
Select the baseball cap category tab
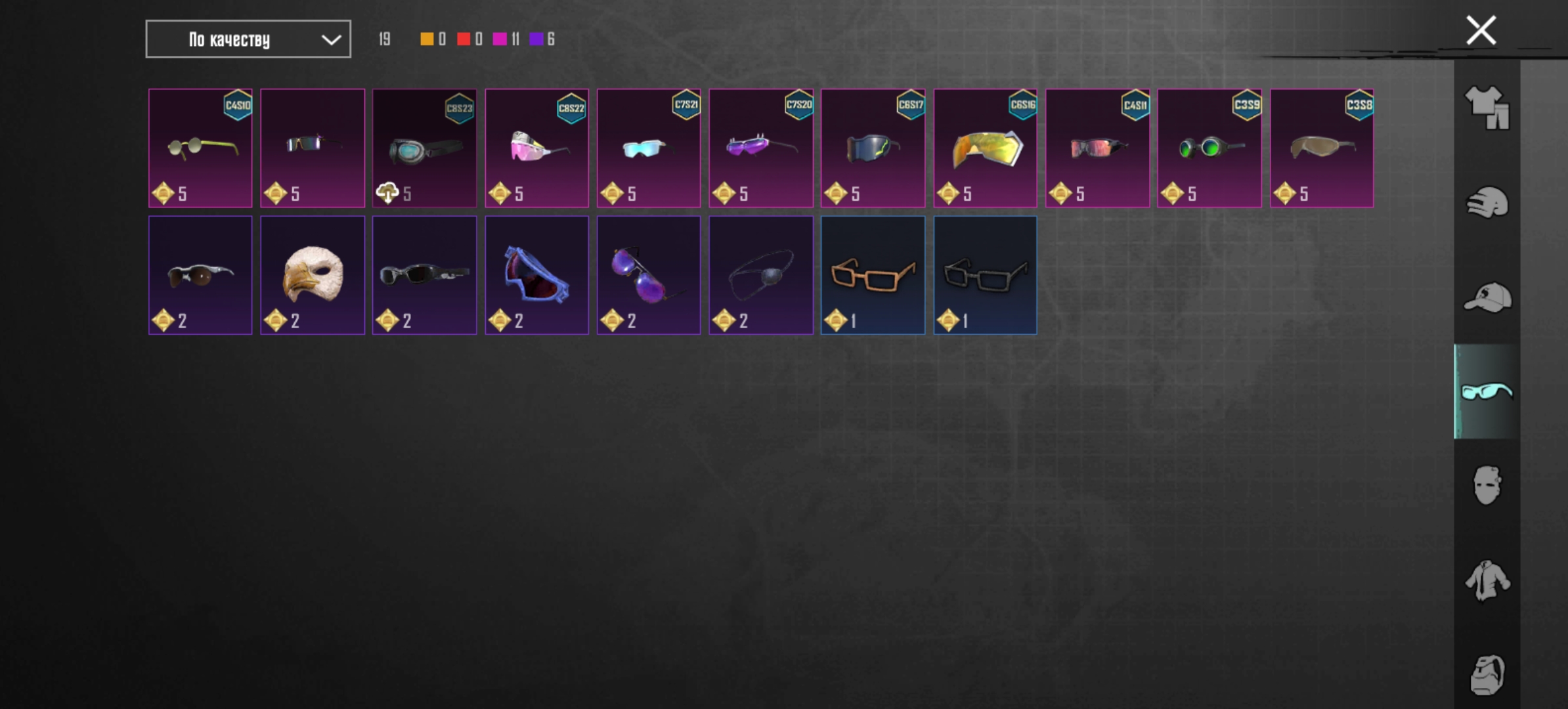pyautogui.click(x=1487, y=297)
